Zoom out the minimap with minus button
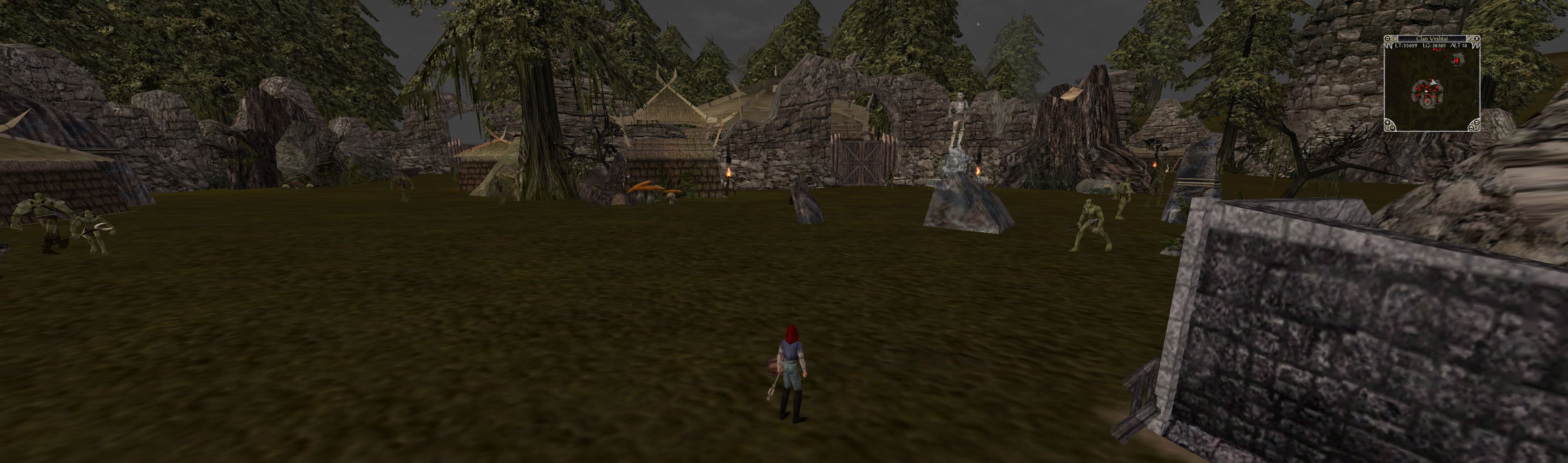The image size is (1568, 463). (1393, 128)
